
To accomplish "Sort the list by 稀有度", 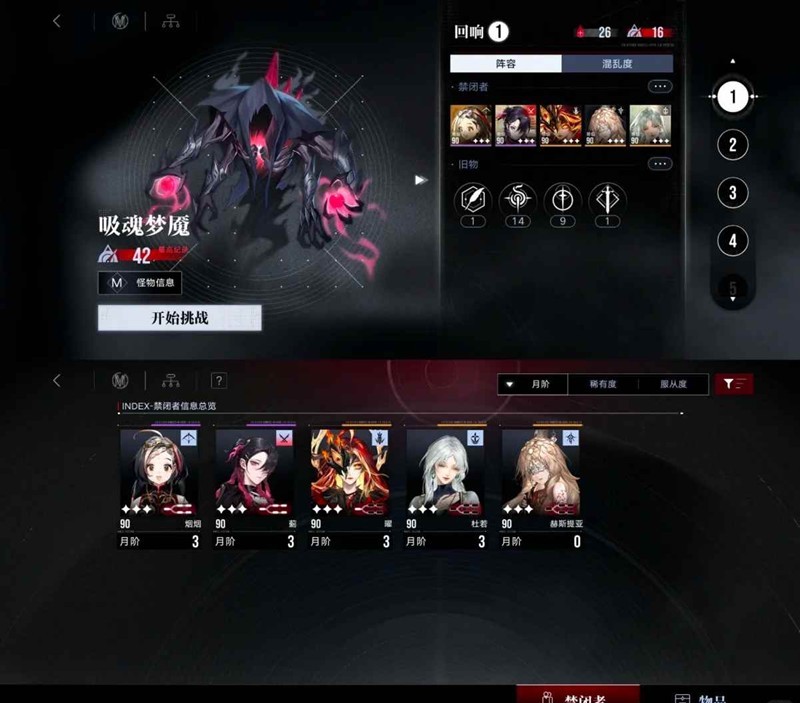I will point(602,384).
